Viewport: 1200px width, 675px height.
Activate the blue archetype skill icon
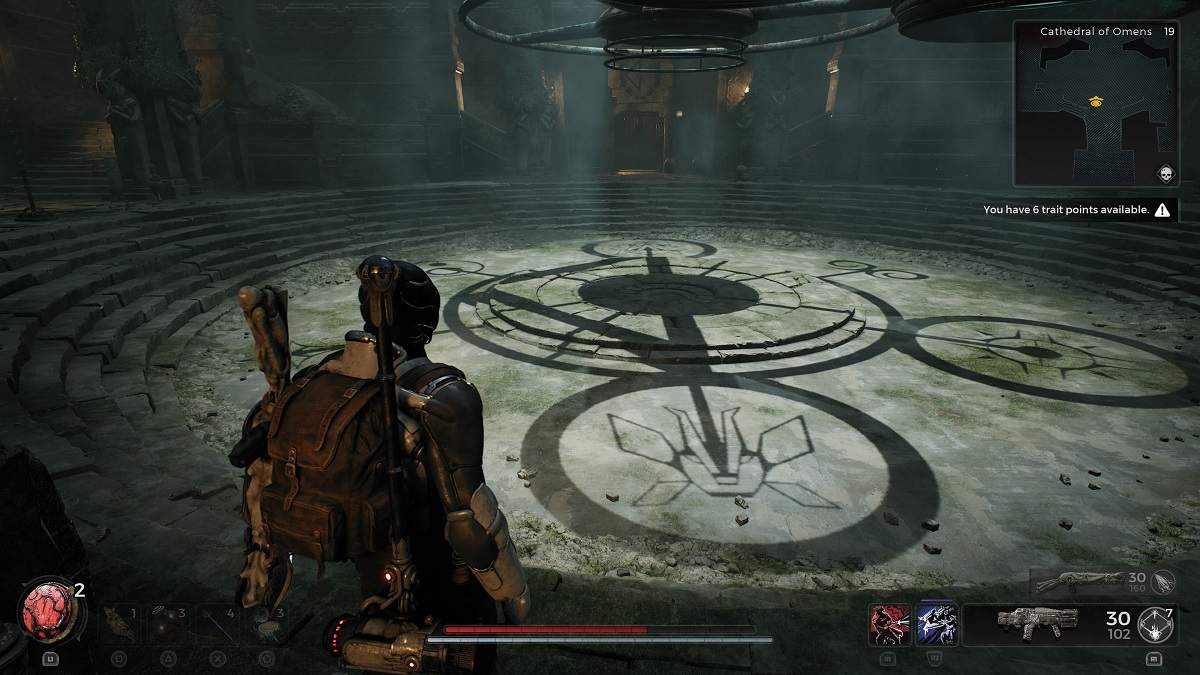tap(937, 624)
